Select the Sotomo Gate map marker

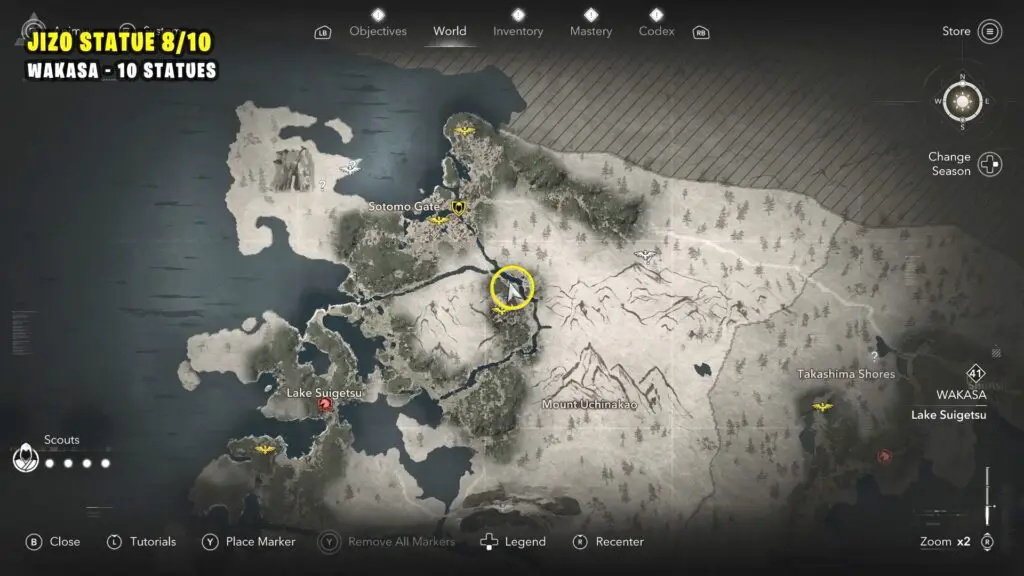[459, 207]
